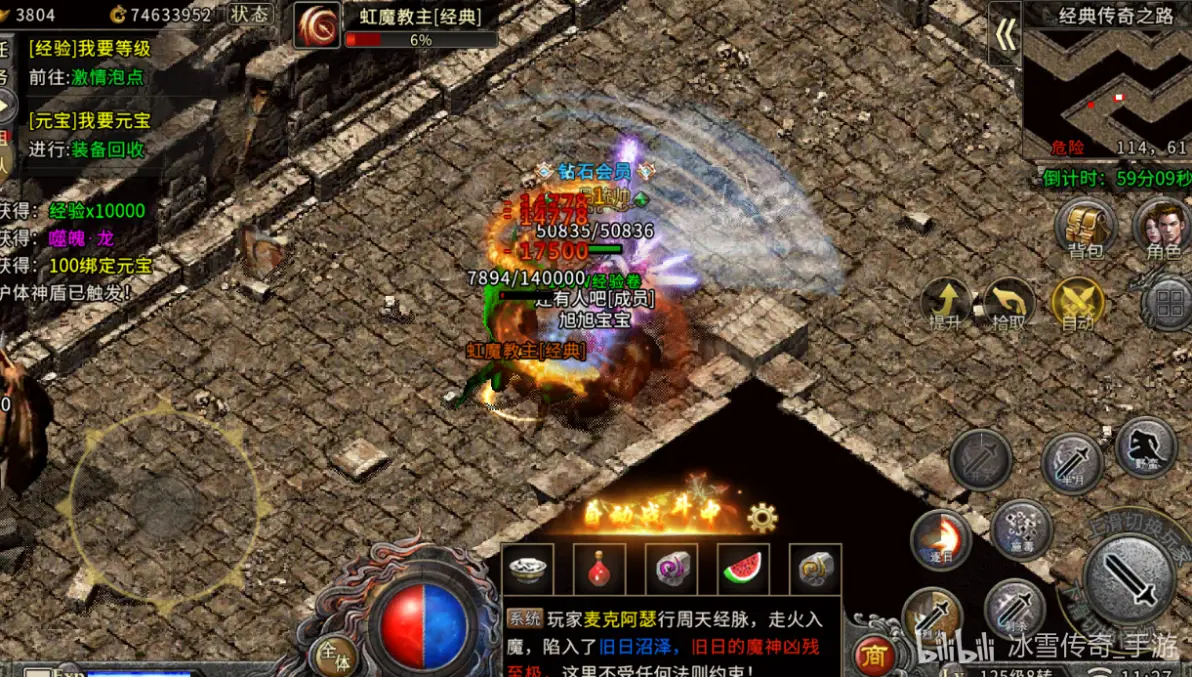Open the 我要元宝 yuanbao quest entry
Image resolution: width=1192 pixels, height=677 pixels.
pyautogui.click(x=89, y=121)
